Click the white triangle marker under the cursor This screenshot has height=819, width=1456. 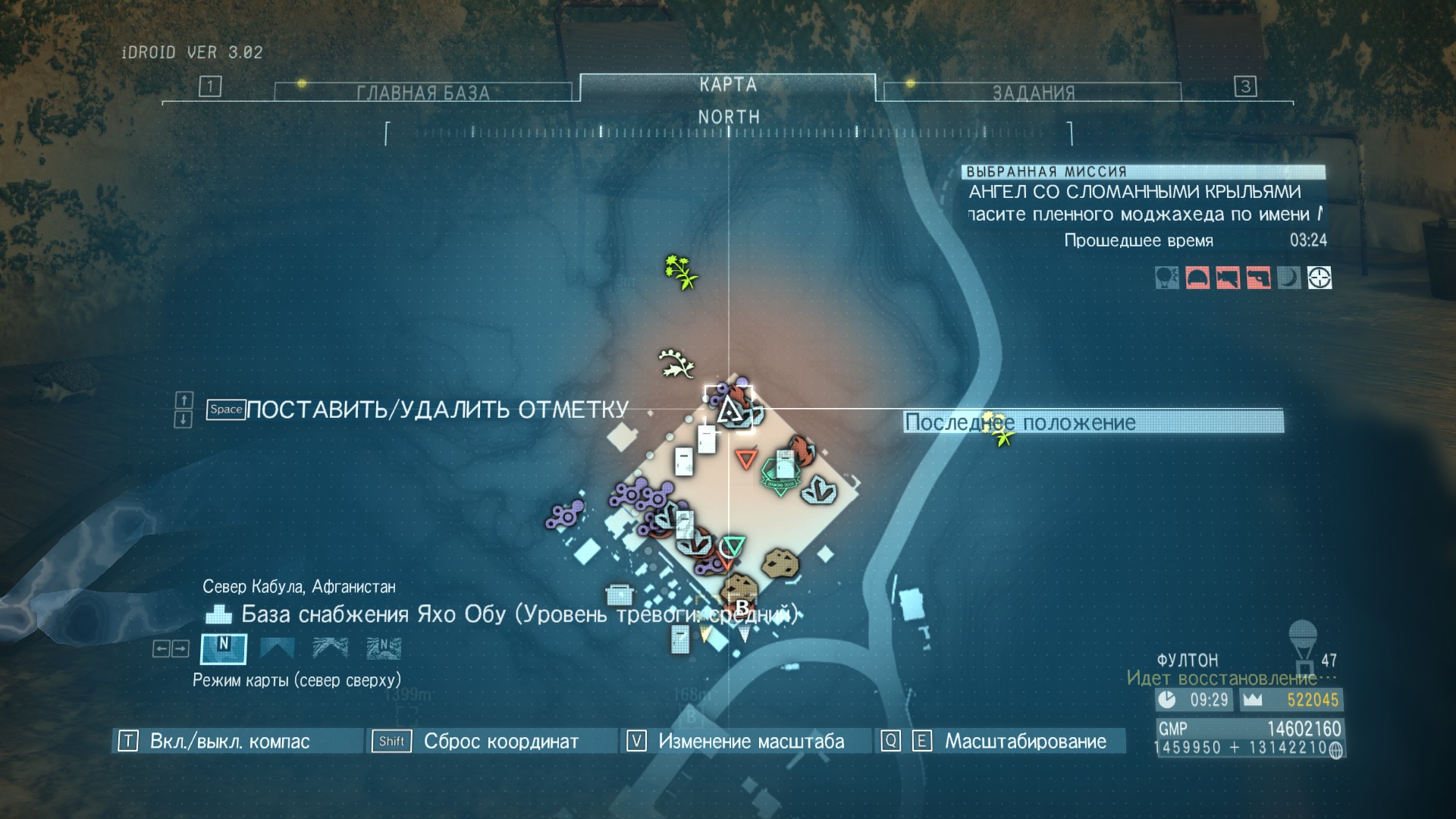[x=729, y=409]
